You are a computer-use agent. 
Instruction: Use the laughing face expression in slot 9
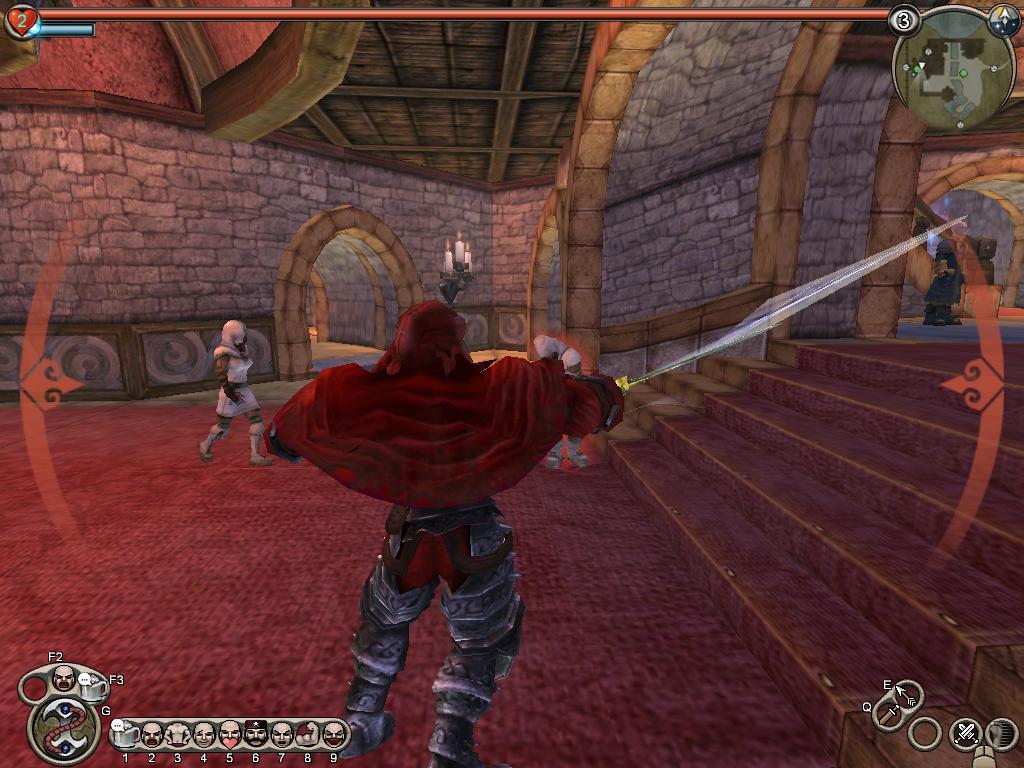(x=334, y=735)
